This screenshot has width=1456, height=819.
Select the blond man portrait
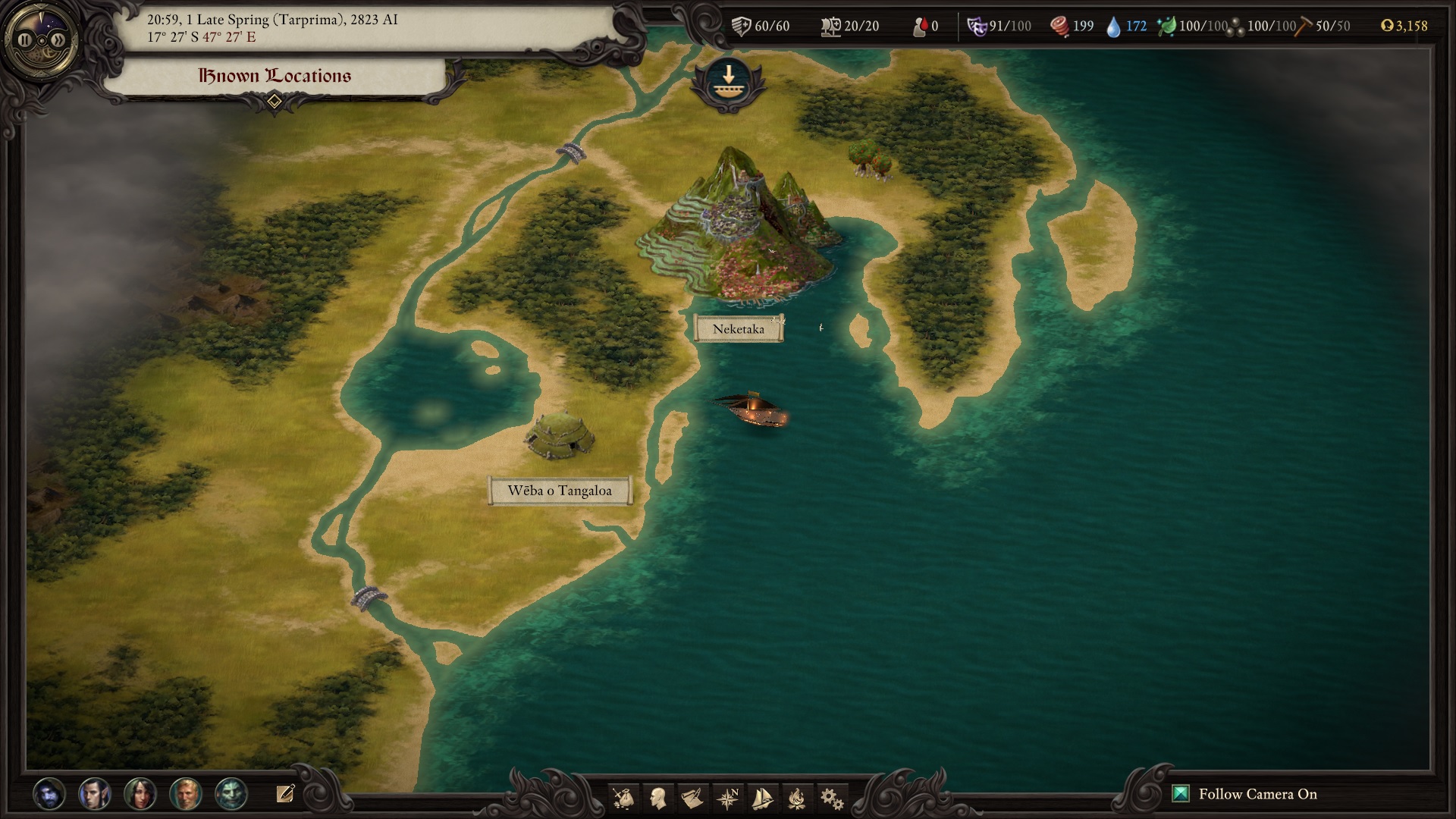186,794
